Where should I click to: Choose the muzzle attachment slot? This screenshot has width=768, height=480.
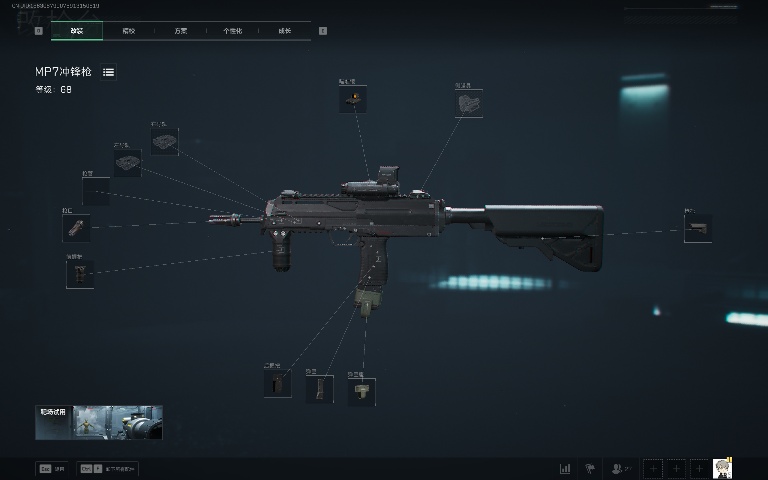click(76, 228)
